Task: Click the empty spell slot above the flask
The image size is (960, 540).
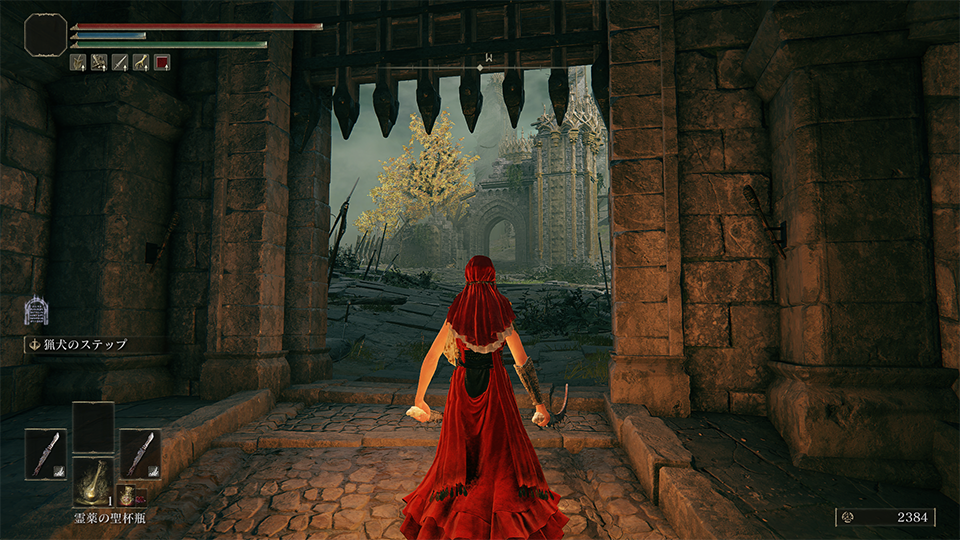Action: 93,425
